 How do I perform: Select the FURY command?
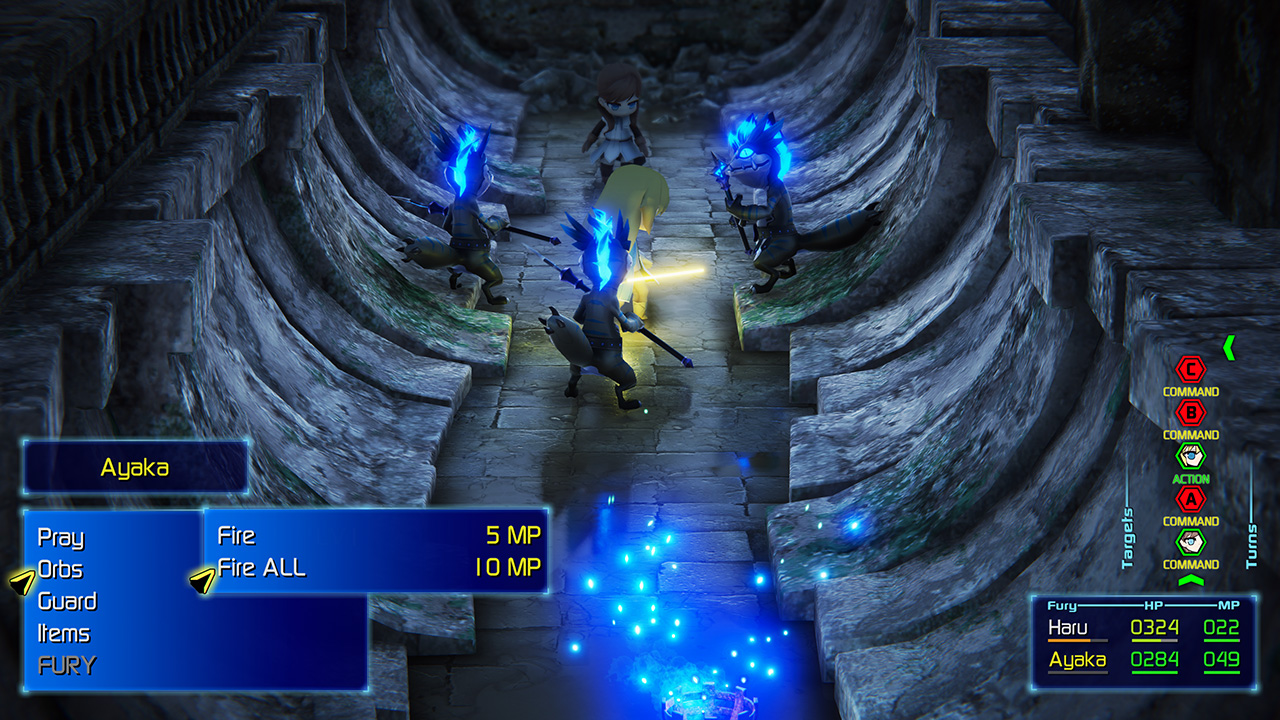67,665
